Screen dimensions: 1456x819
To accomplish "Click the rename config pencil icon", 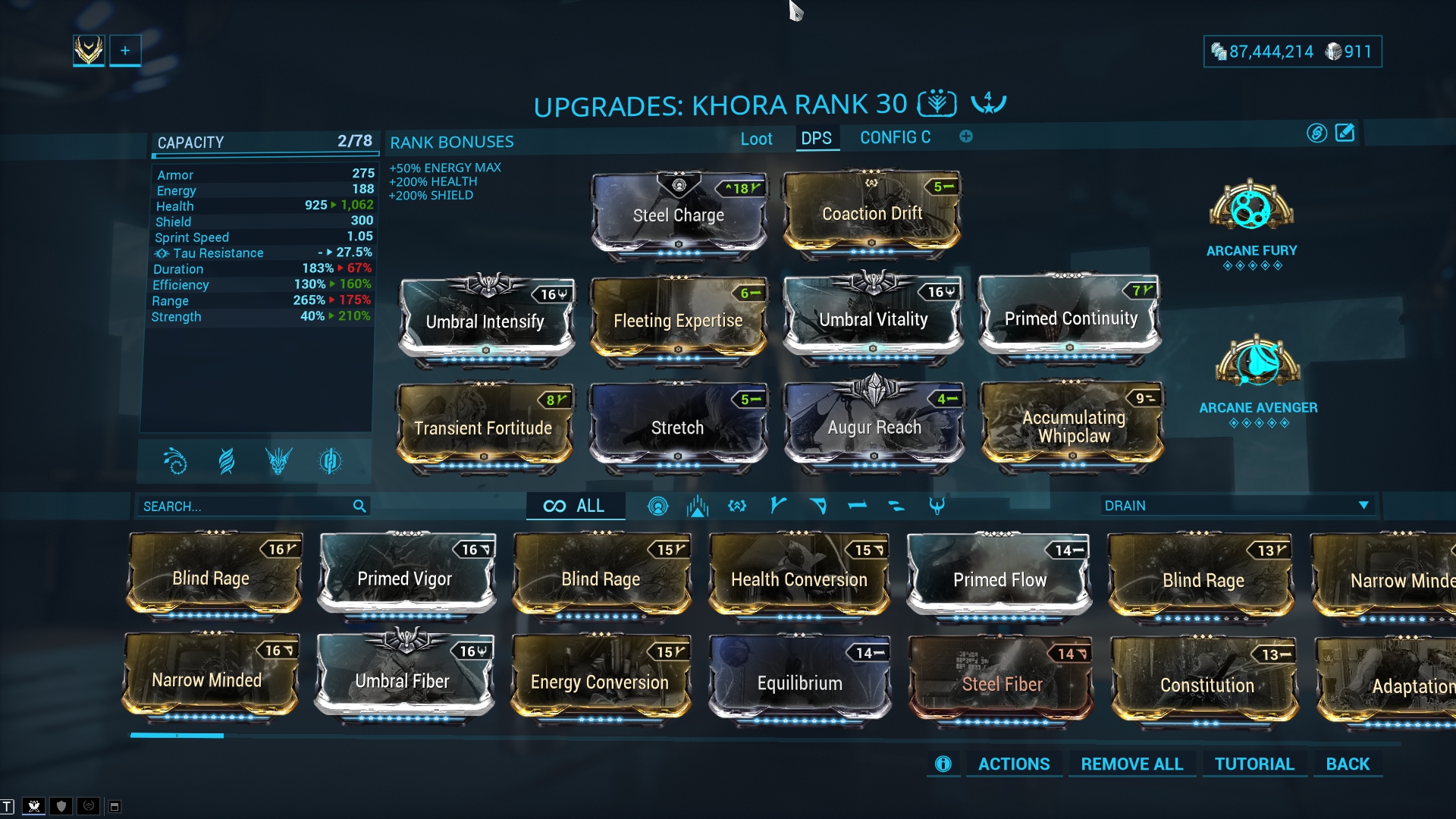I will coord(1345,133).
